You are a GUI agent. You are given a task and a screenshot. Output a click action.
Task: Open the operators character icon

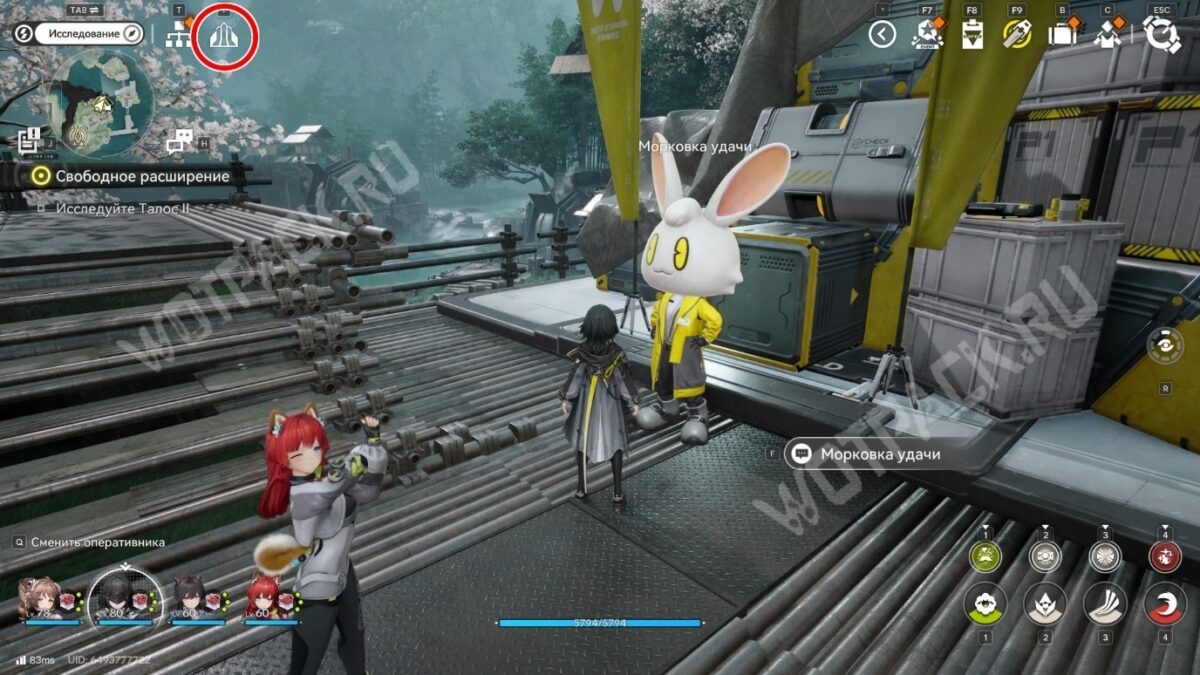(1106, 35)
